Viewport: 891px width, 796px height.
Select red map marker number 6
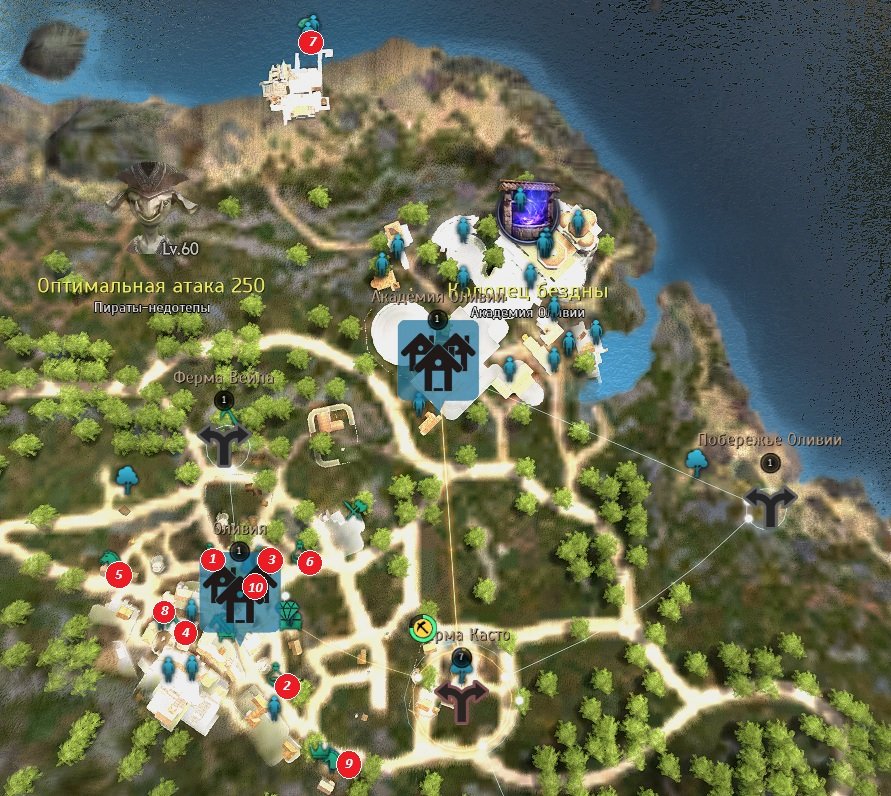tap(309, 562)
